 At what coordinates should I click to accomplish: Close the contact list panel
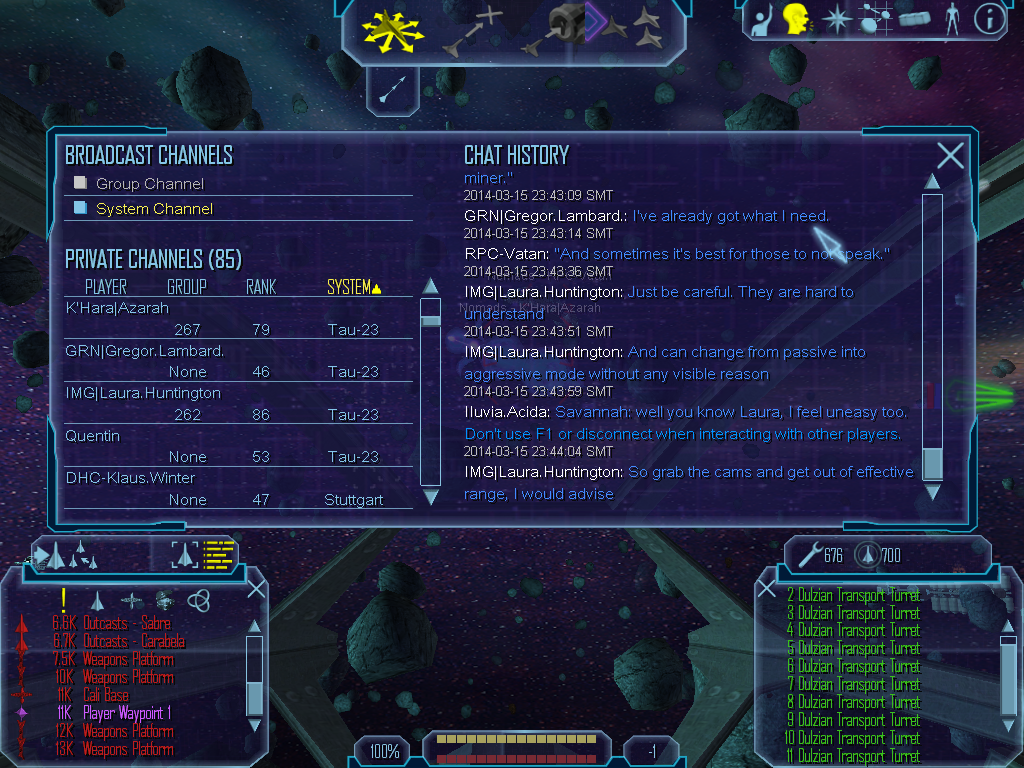pos(256,588)
